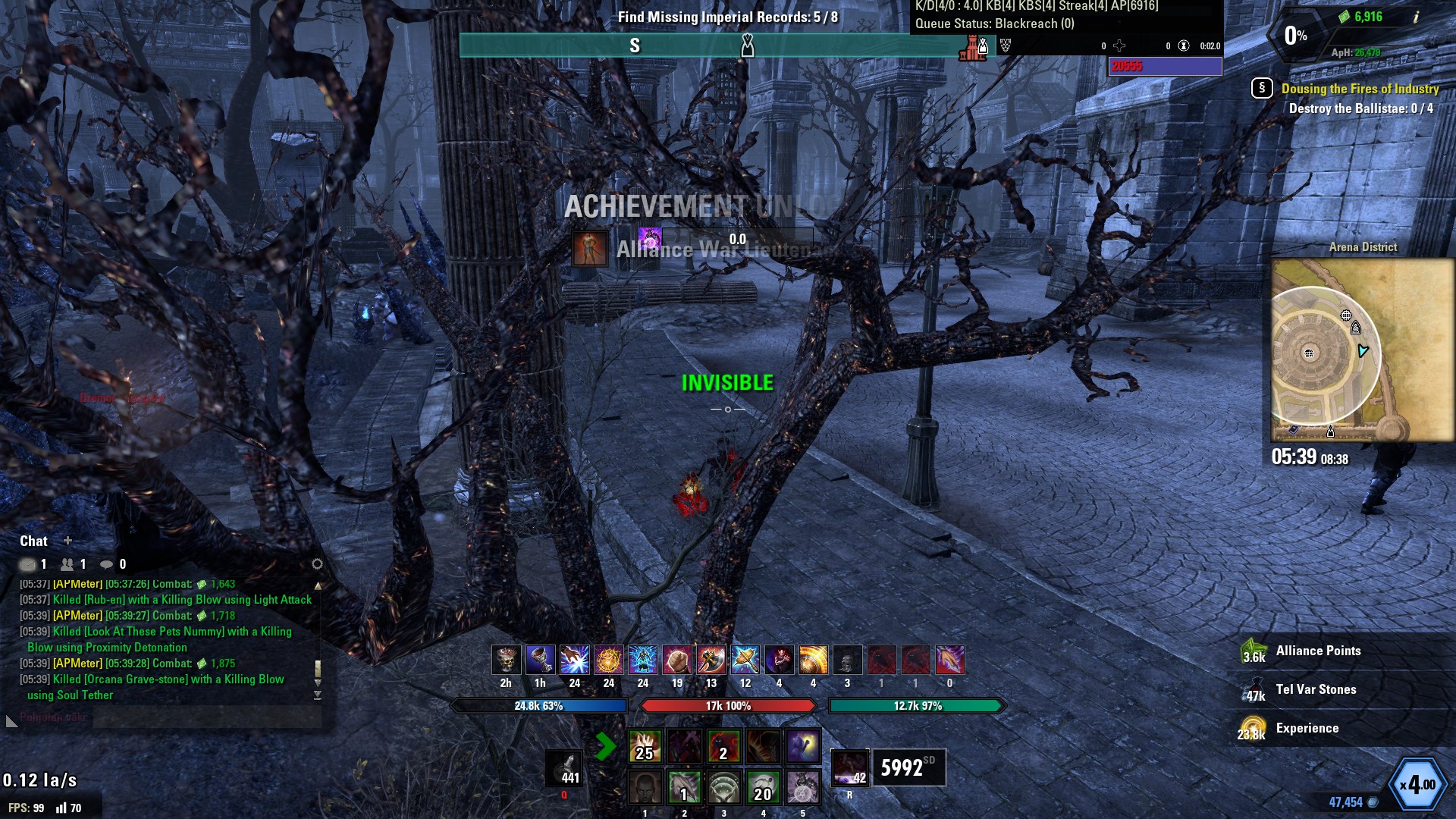Image resolution: width=1456 pixels, height=819 pixels.
Task: Click the chat scroll-up arrow
Action: 318,585
